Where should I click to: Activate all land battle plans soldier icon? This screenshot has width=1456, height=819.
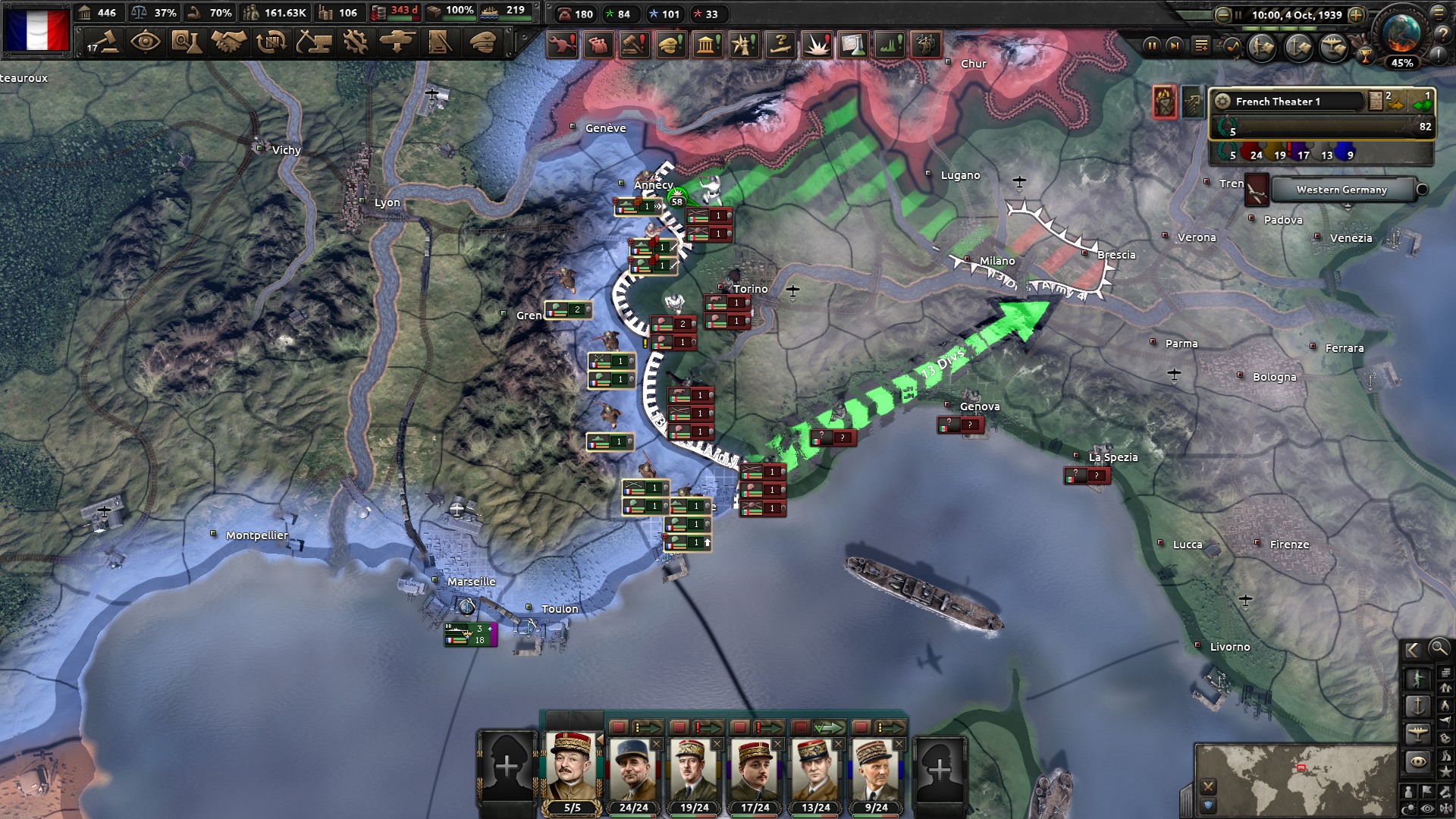1261,48
